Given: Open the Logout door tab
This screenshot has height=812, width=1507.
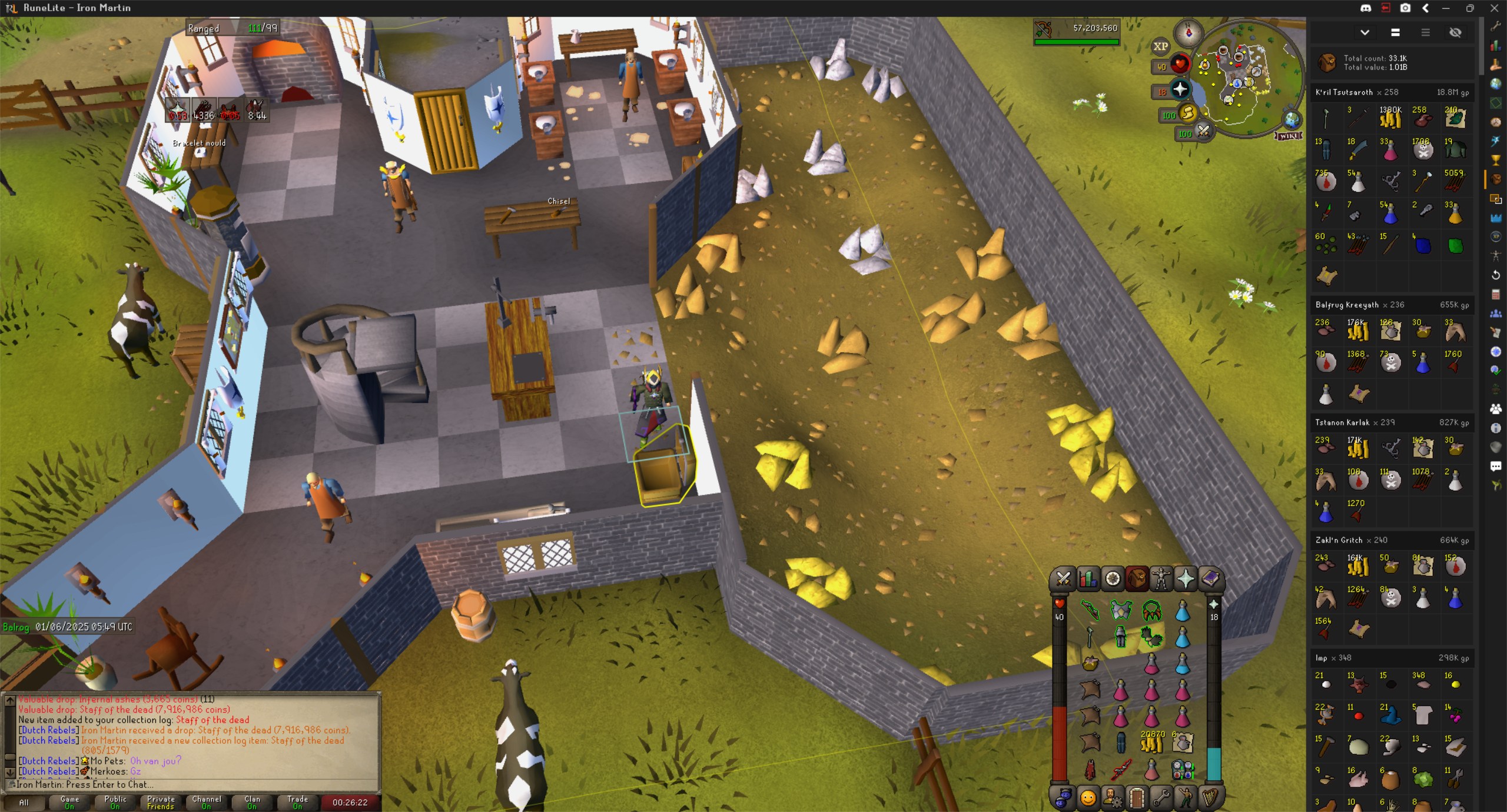Looking at the screenshot, I should pos(1137,798).
